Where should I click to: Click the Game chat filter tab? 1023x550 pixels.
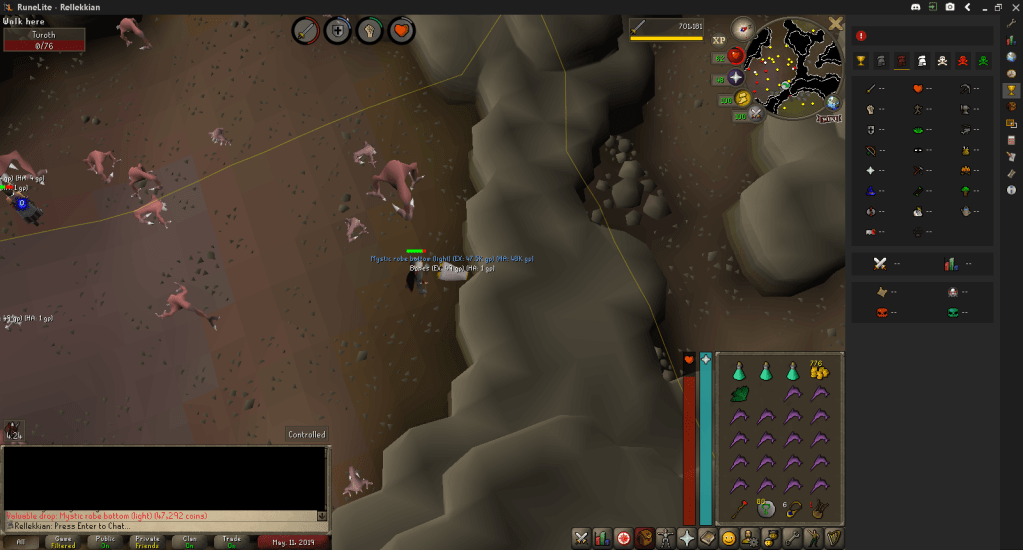[62, 541]
